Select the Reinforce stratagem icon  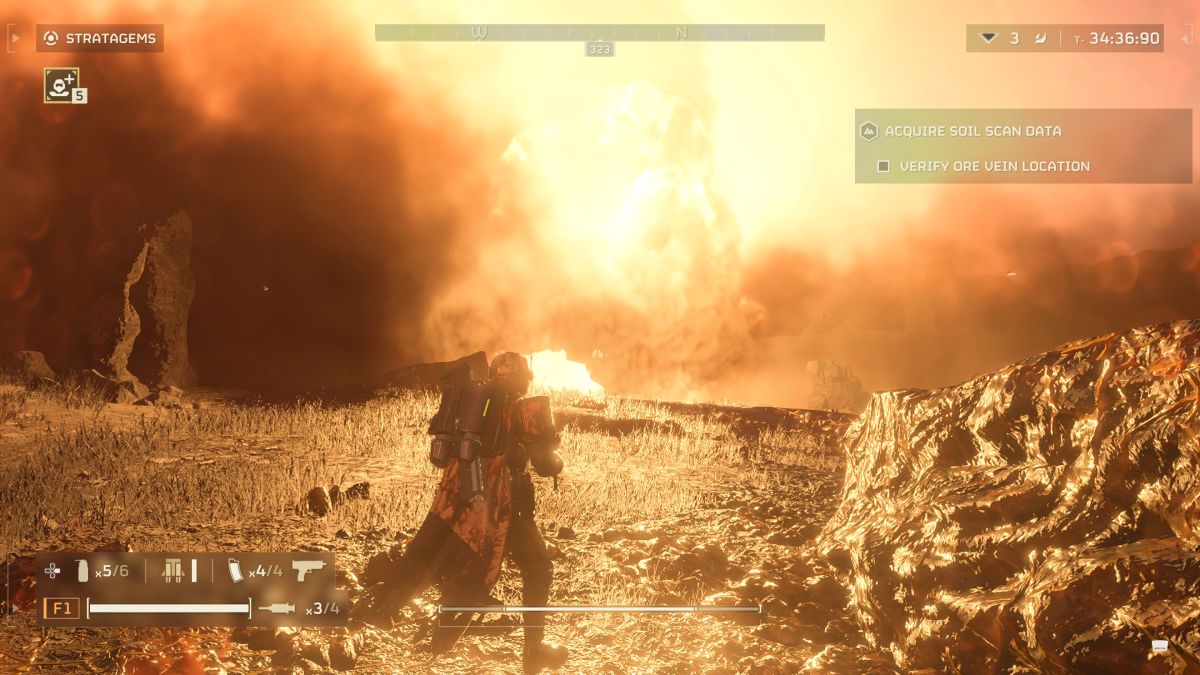pyautogui.click(x=61, y=85)
